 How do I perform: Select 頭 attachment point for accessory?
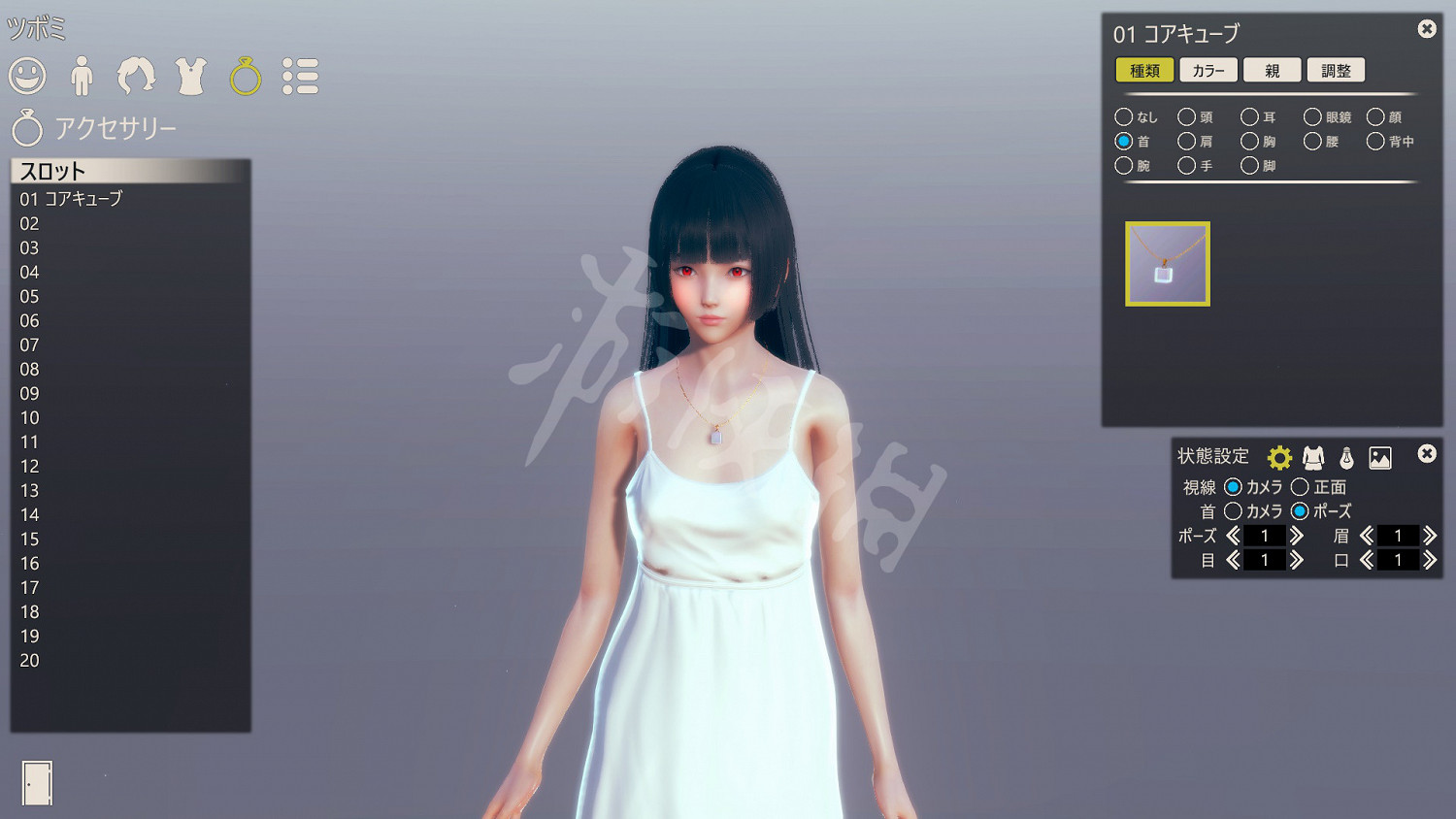point(1186,116)
